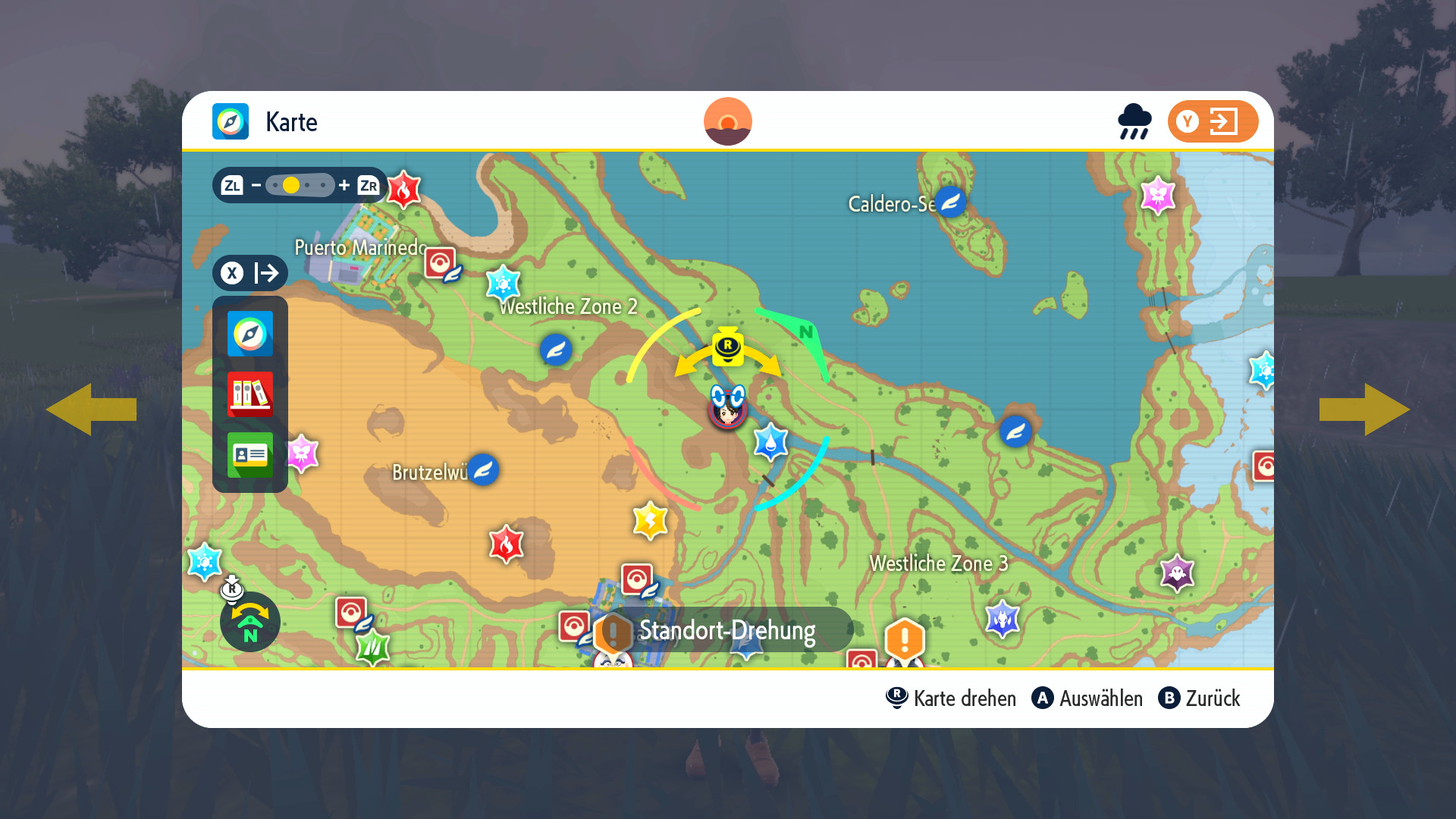Viewport: 1456px width, 819px height.
Task: Choose the Pokémon Center marker at Puerto Marinedo
Action: click(441, 264)
